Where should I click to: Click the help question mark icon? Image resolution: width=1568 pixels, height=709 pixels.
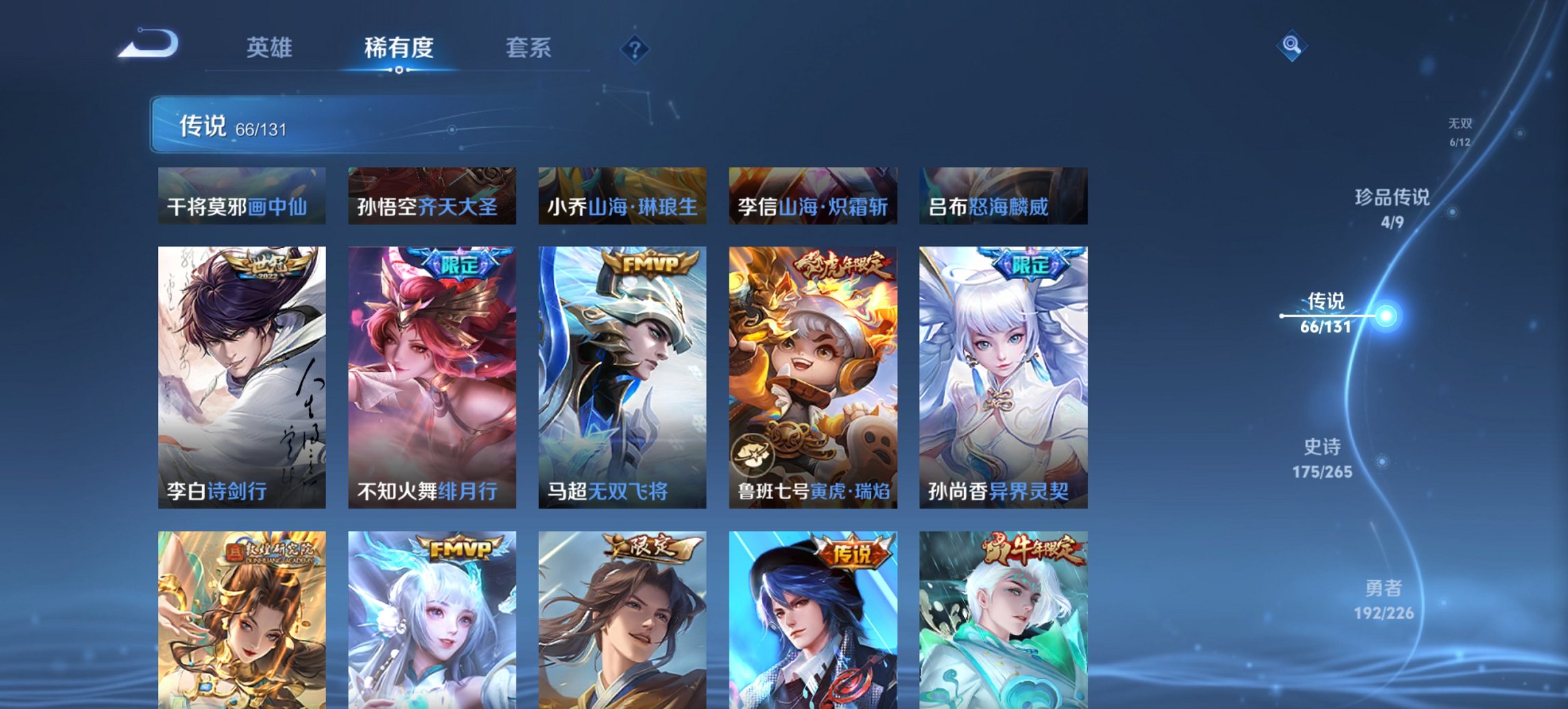[x=635, y=49]
